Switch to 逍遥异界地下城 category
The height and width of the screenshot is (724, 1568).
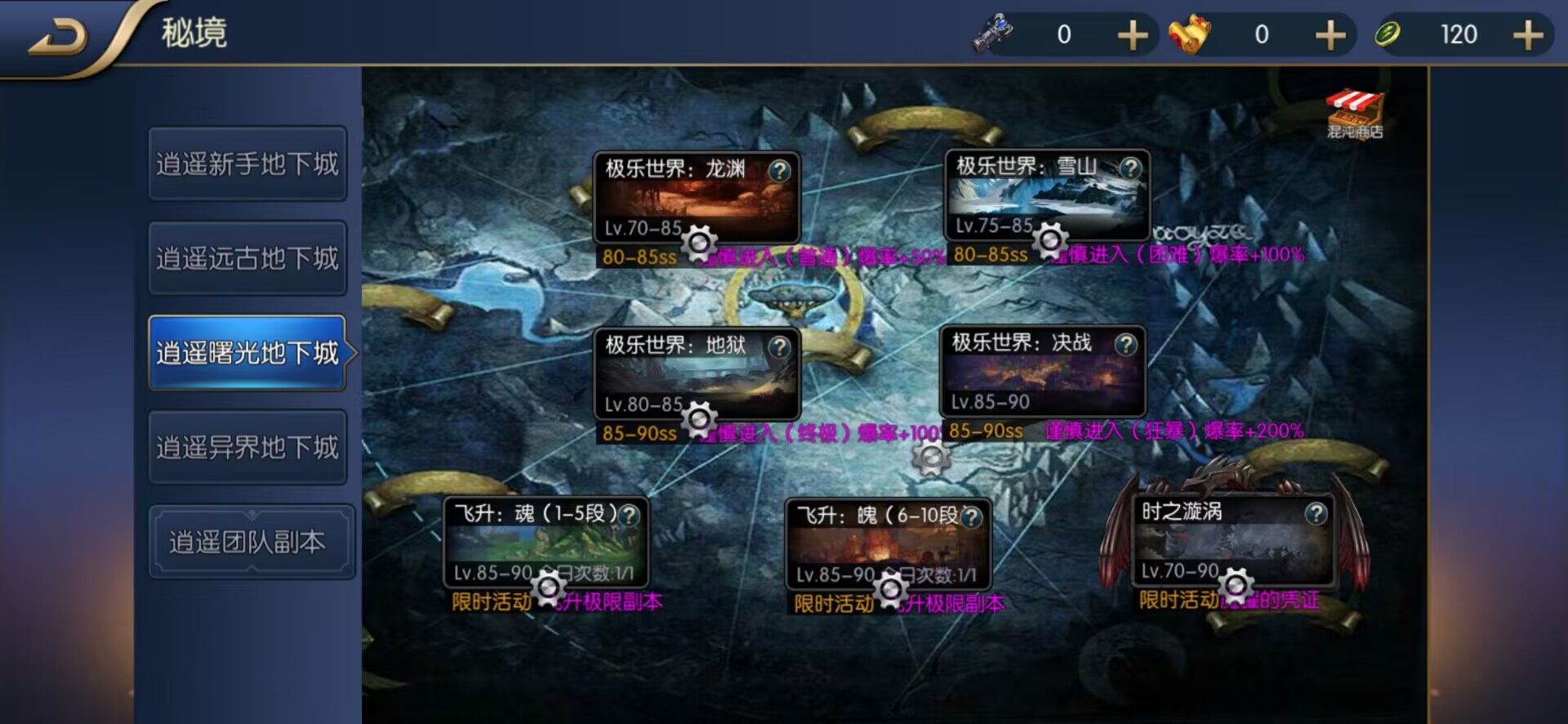pyautogui.click(x=247, y=448)
